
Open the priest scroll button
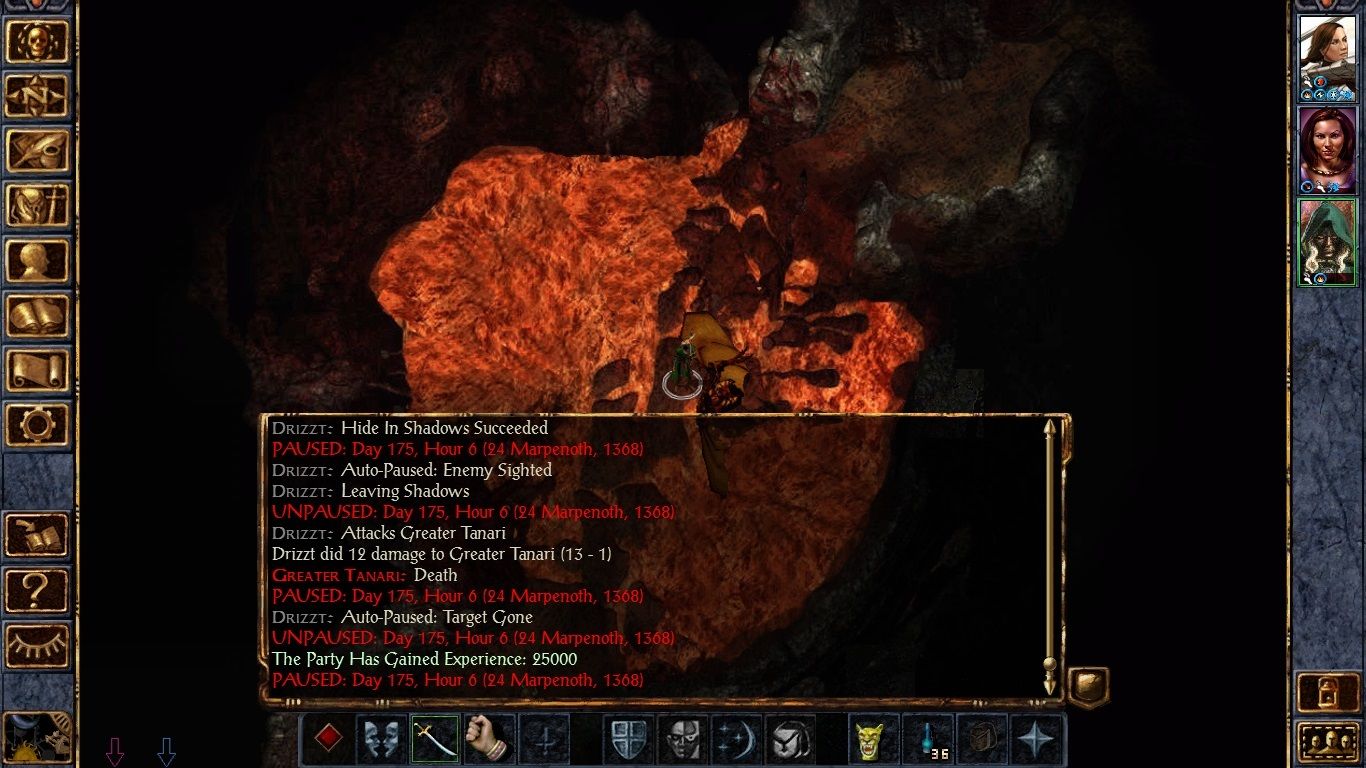tap(38, 369)
